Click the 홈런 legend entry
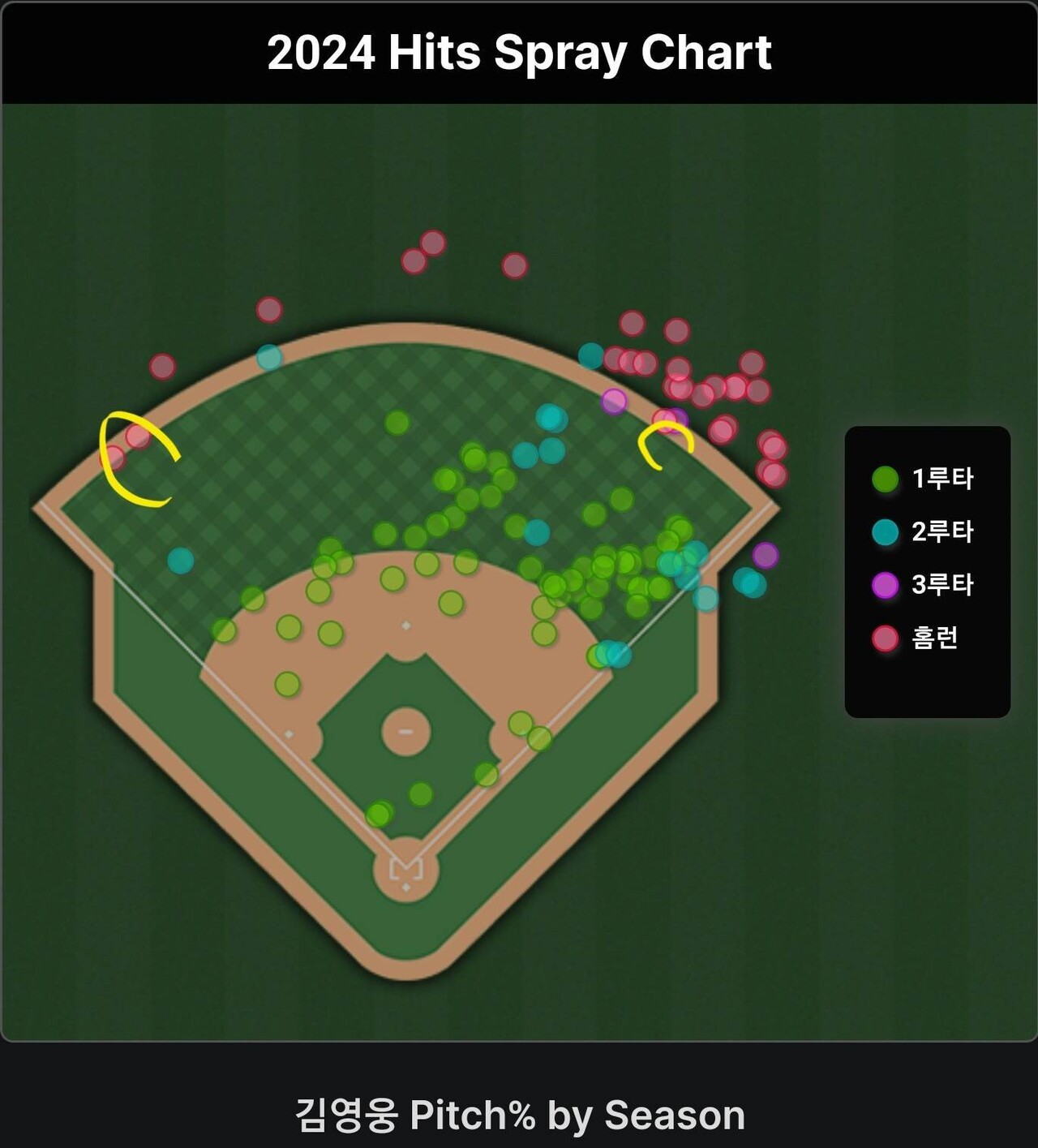Viewport: 1038px width, 1148px height. click(916, 638)
